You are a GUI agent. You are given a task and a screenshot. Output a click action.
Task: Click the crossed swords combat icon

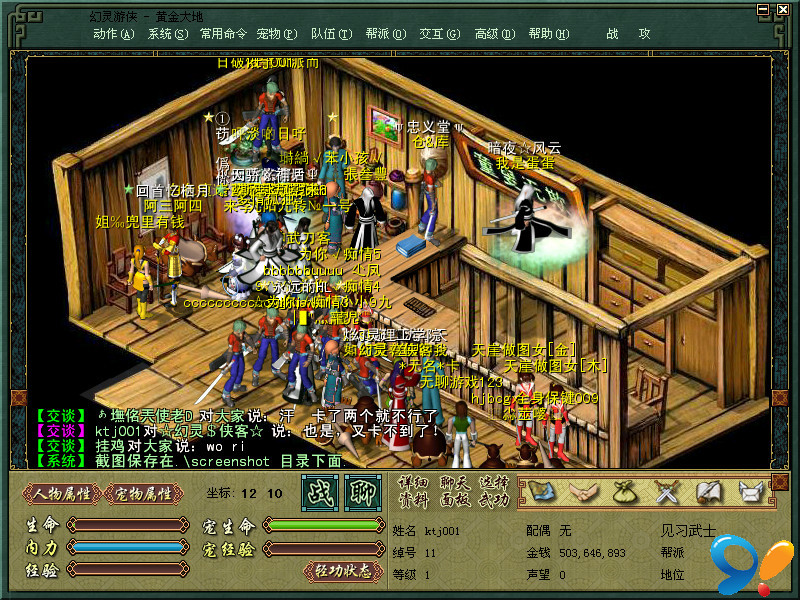(x=667, y=491)
